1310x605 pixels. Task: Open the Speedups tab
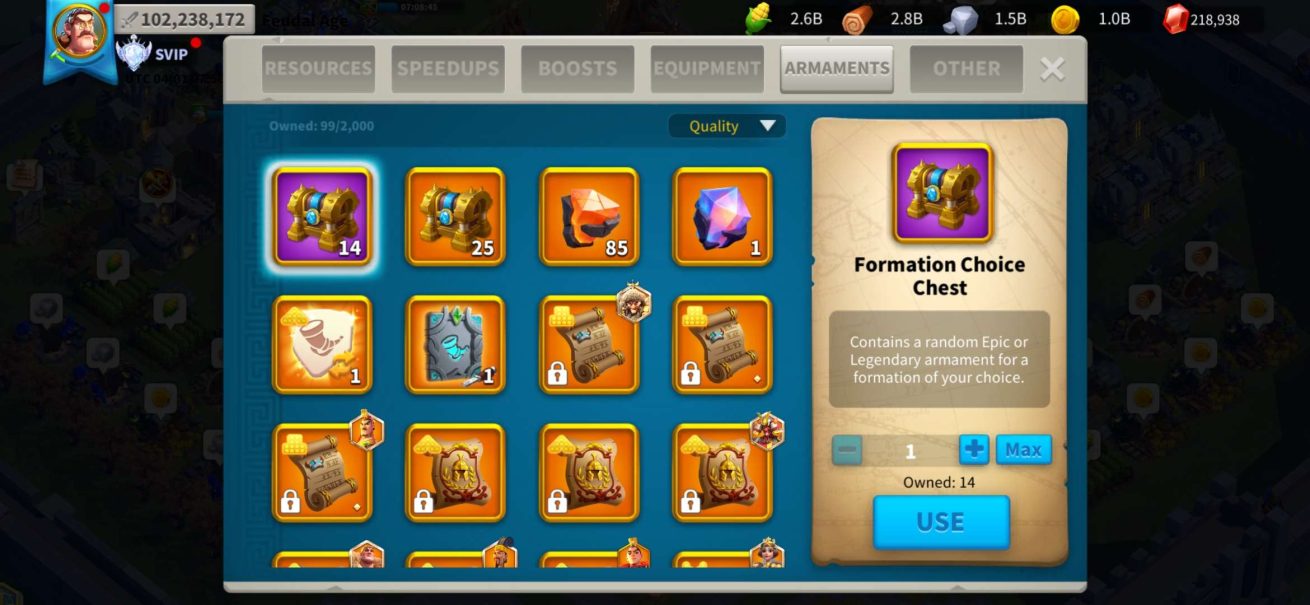(447, 69)
